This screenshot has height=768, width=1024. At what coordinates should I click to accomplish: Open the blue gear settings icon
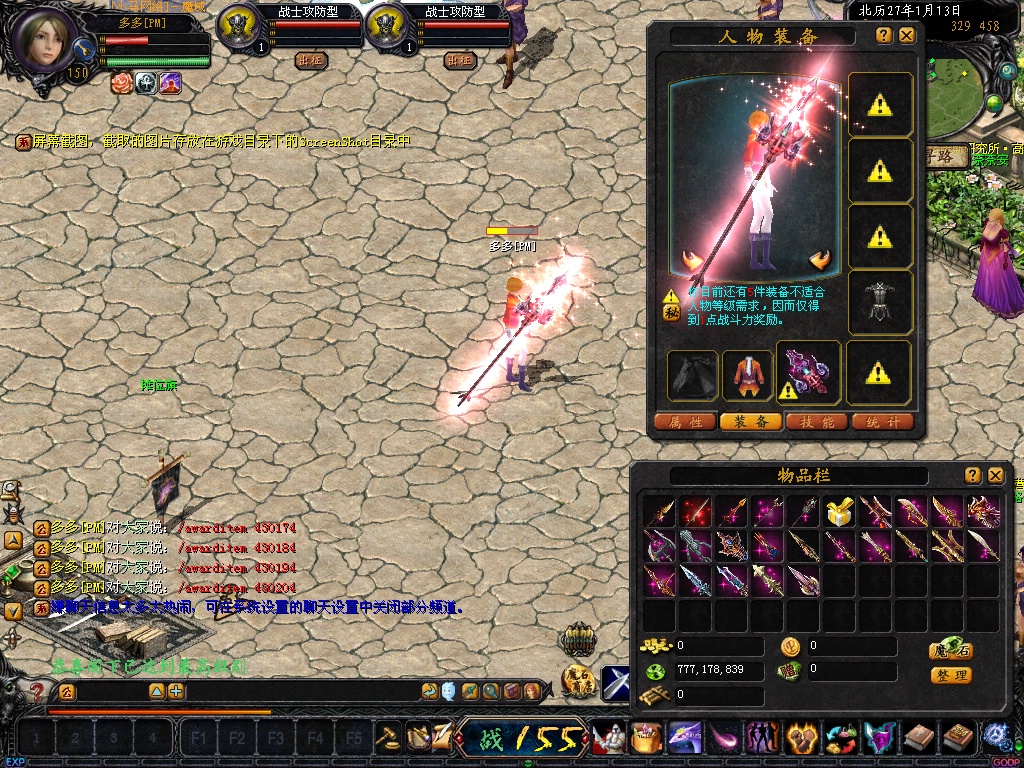(995, 737)
